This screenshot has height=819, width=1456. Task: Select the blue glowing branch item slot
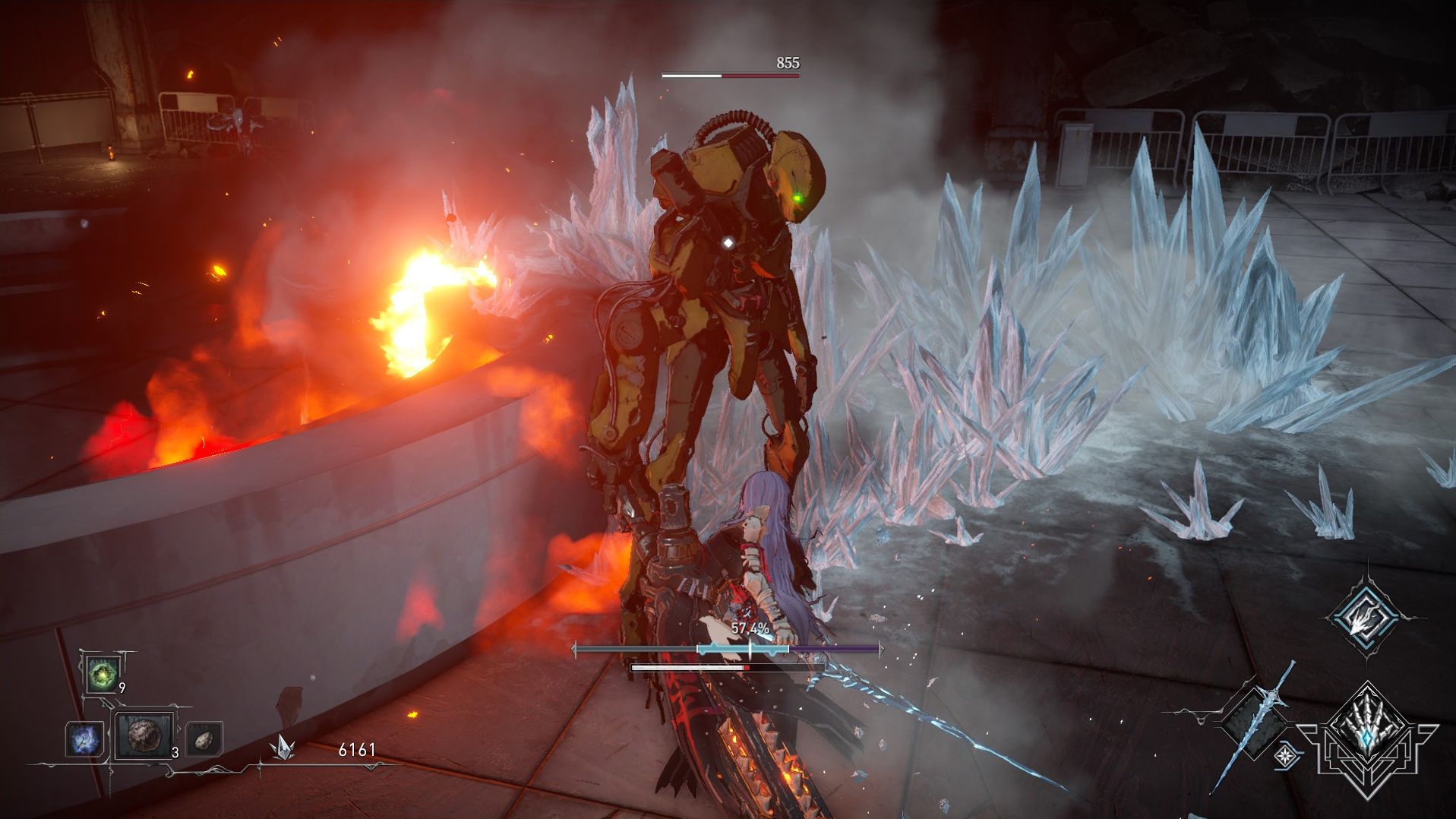(x=84, y=738)
